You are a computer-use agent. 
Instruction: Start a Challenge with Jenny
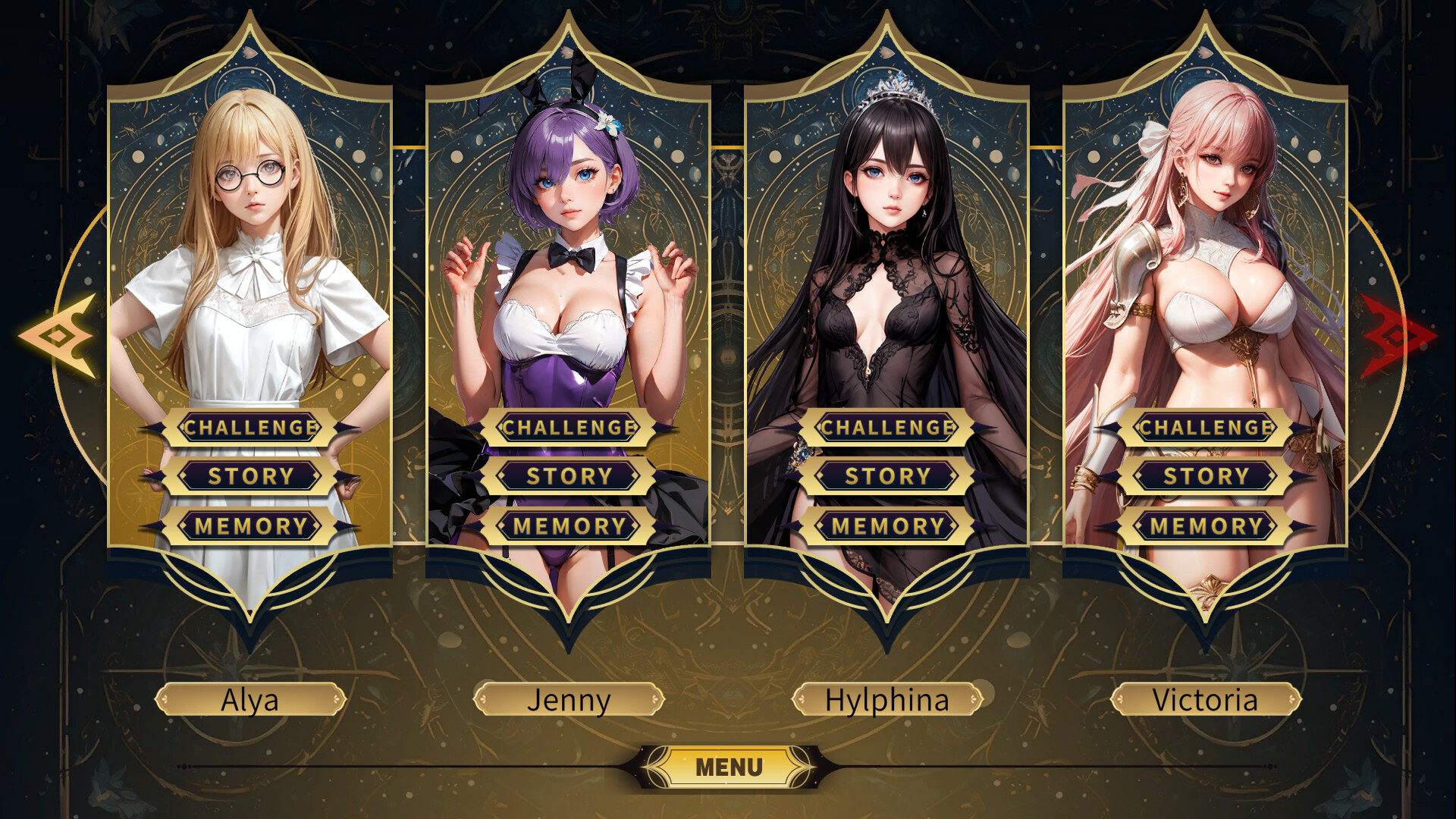[569, 427]
